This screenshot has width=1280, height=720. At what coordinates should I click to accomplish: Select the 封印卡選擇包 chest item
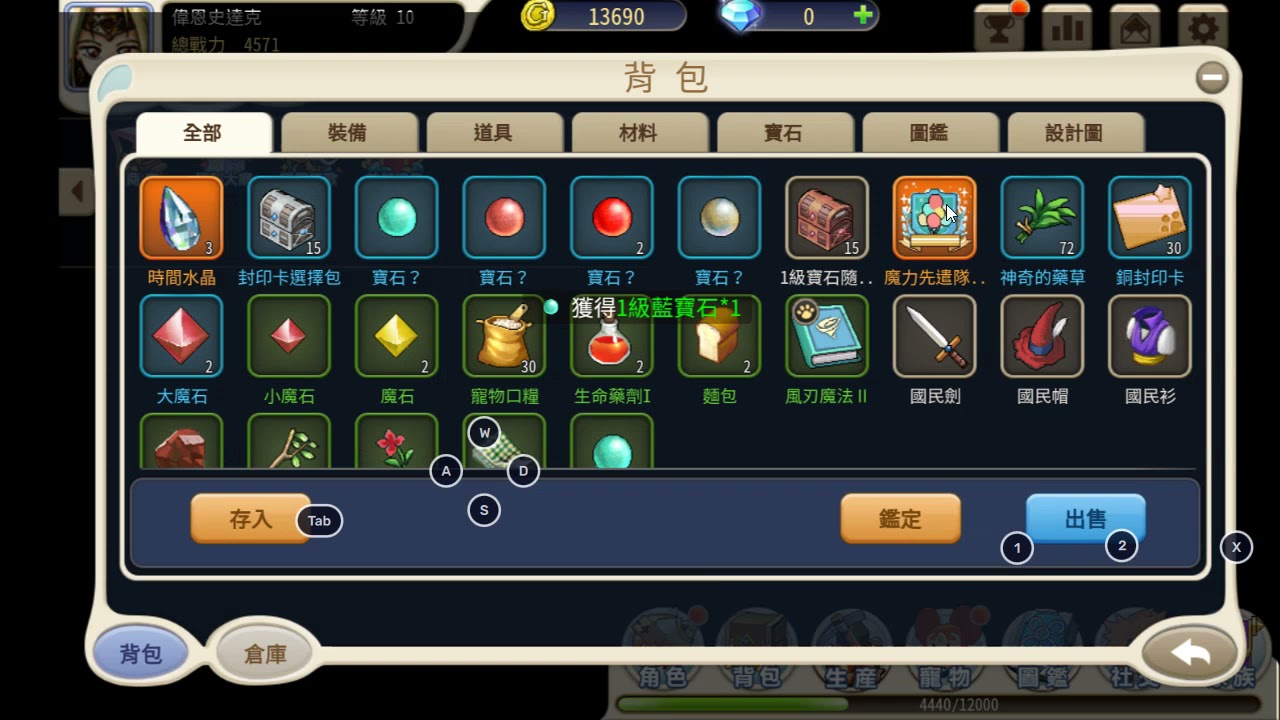point(289,218)
